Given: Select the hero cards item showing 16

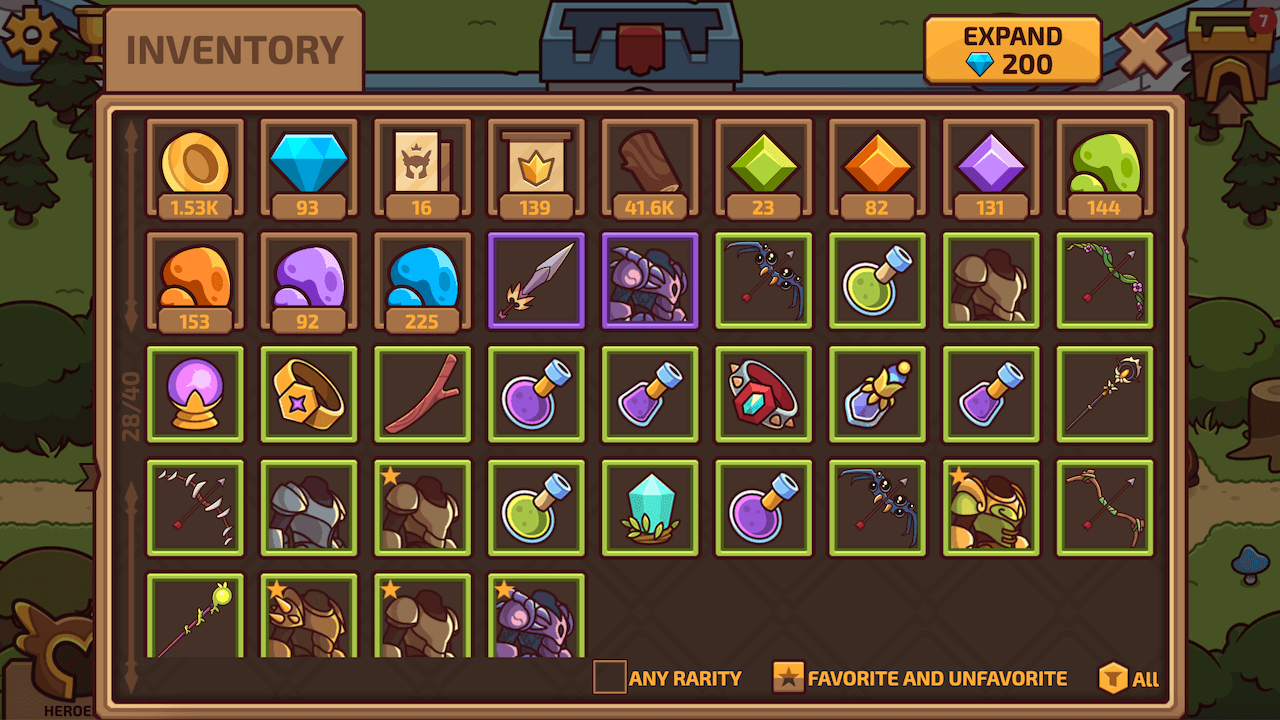Looking at the screenshot, I should pyautogui.click(x=422, y=168).
